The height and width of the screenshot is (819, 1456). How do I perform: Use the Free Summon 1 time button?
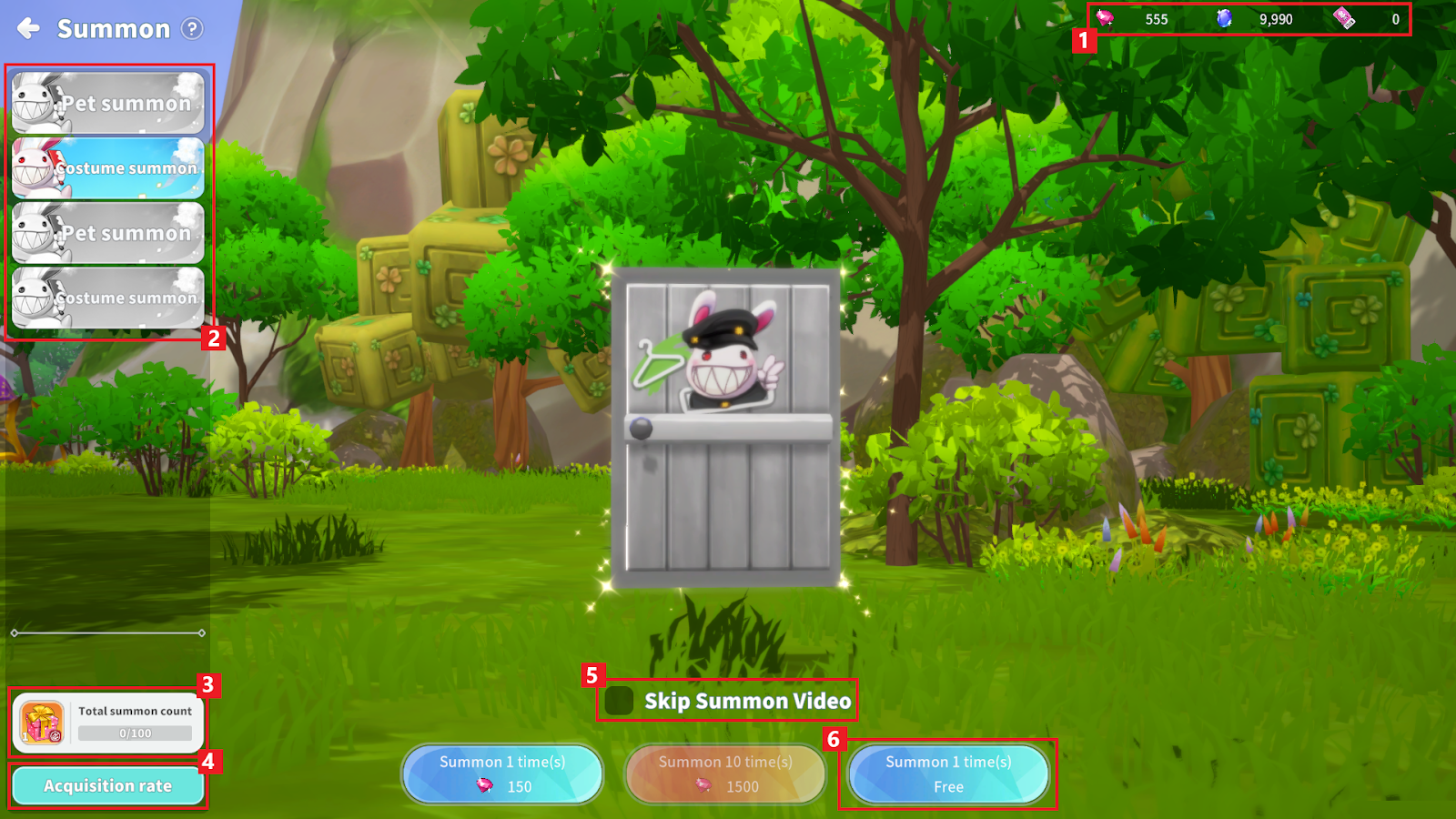[948, 774]
